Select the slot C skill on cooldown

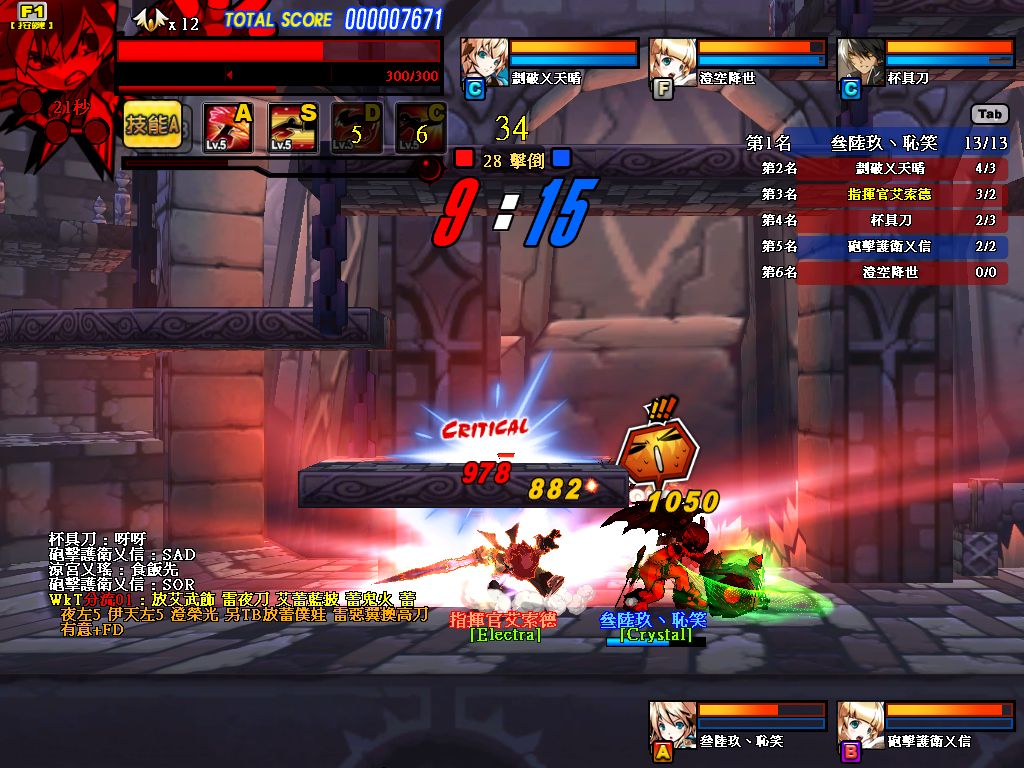pyautogui.click(x=420, y=127)
